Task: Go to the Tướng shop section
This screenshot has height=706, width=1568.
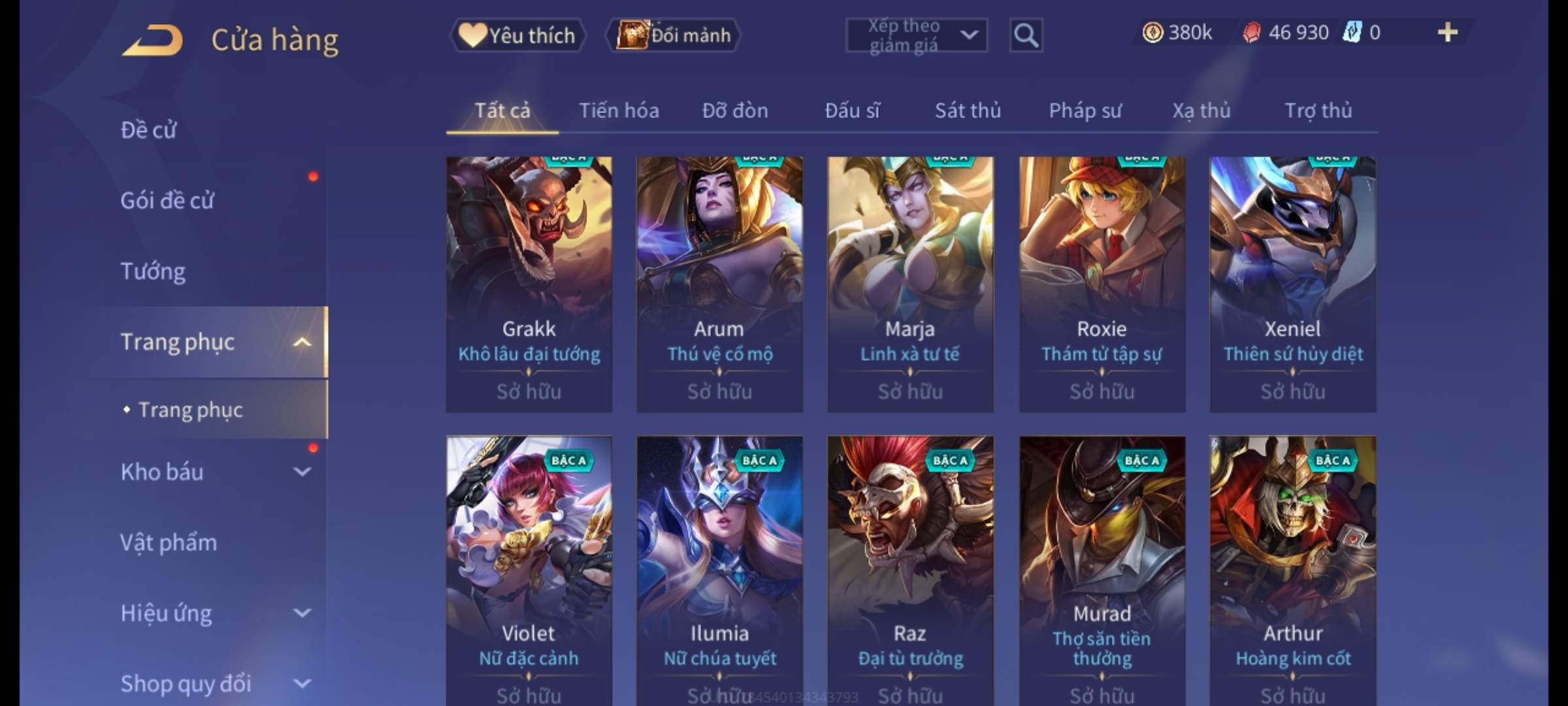Action: point(153,271)
